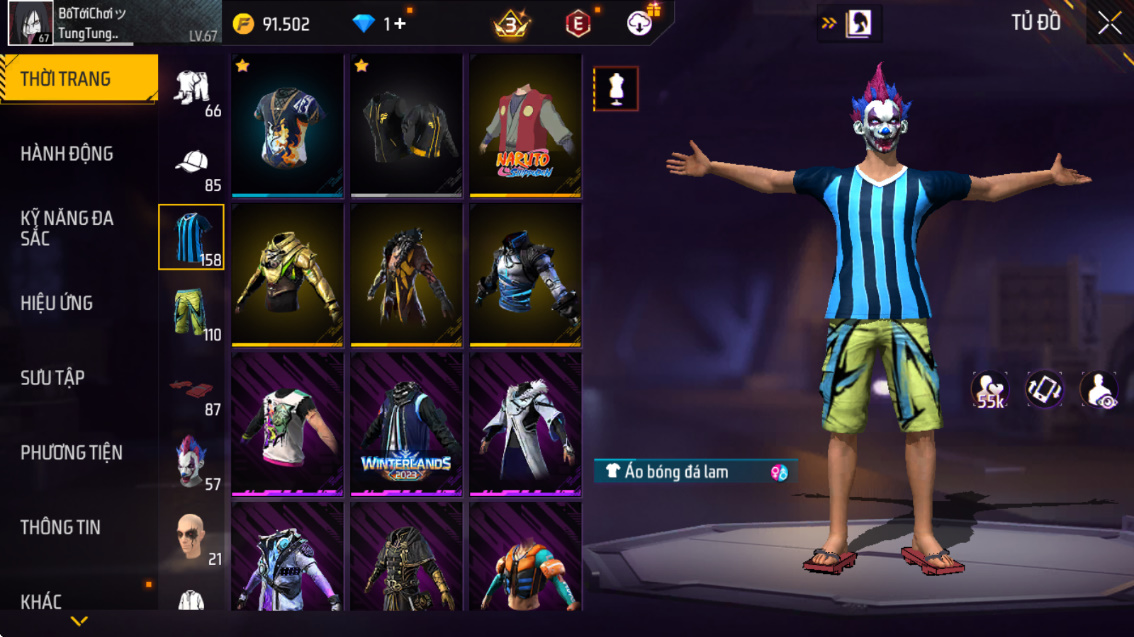Switch to the Hành Động tab

point(67,154)
